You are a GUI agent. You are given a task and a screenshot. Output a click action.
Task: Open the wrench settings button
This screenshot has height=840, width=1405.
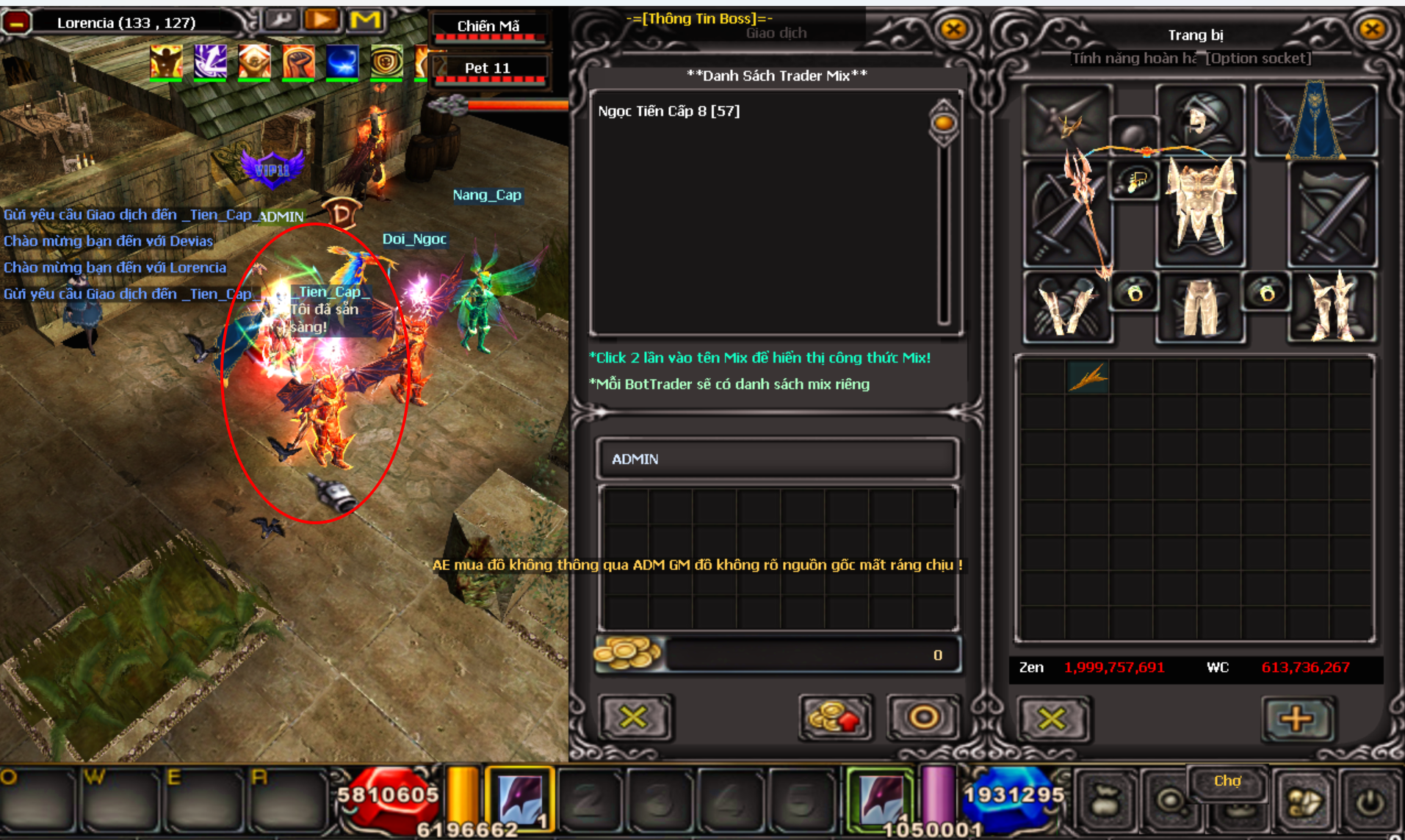pyautogui.click(x=280, y=20)
